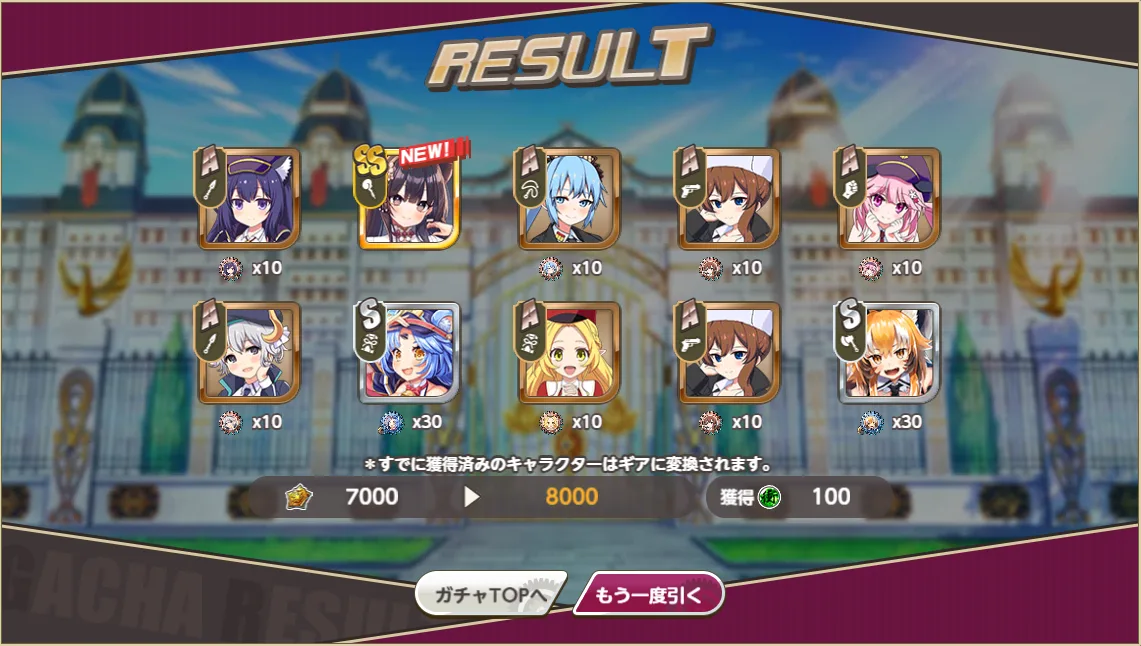The width and height of the screenshot is (1141, 646).
Task: Choose the light-blue-haired A-rank character card
Action: pos(569,199)
